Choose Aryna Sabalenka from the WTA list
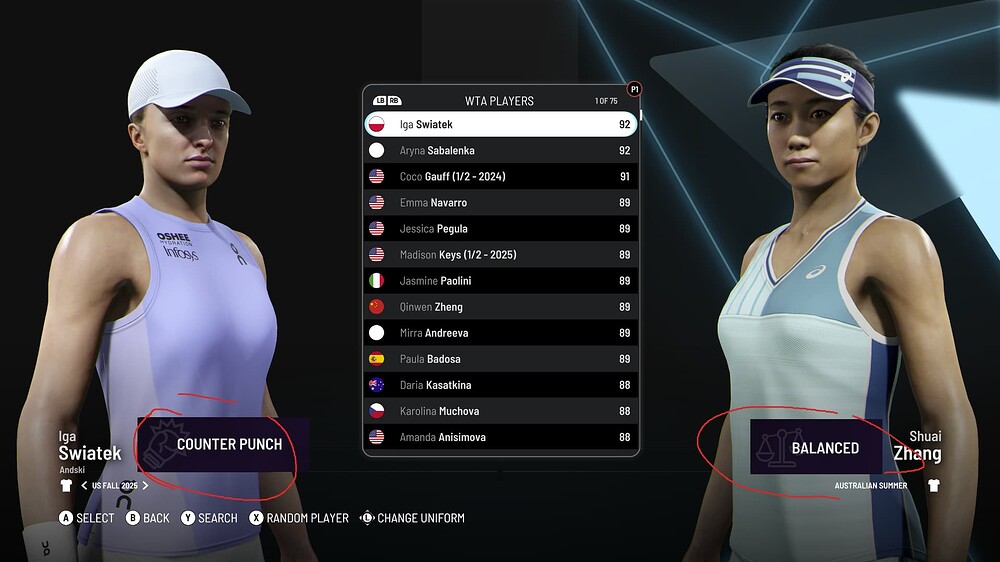 click(x=500, y=151)
